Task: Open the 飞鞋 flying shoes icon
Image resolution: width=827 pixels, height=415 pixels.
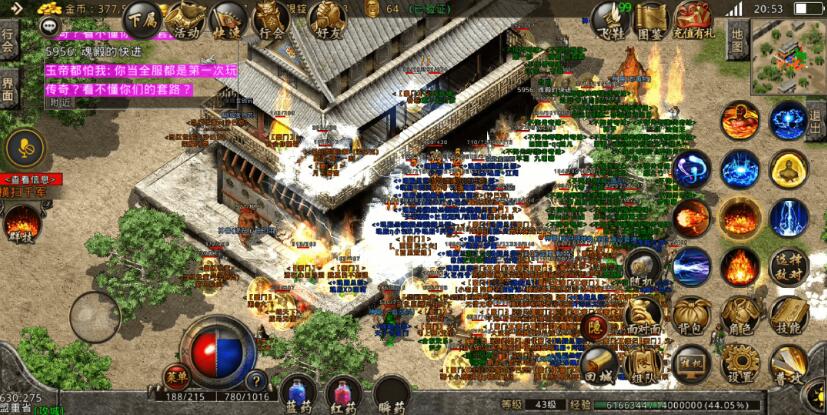Action: pos(609,17)
